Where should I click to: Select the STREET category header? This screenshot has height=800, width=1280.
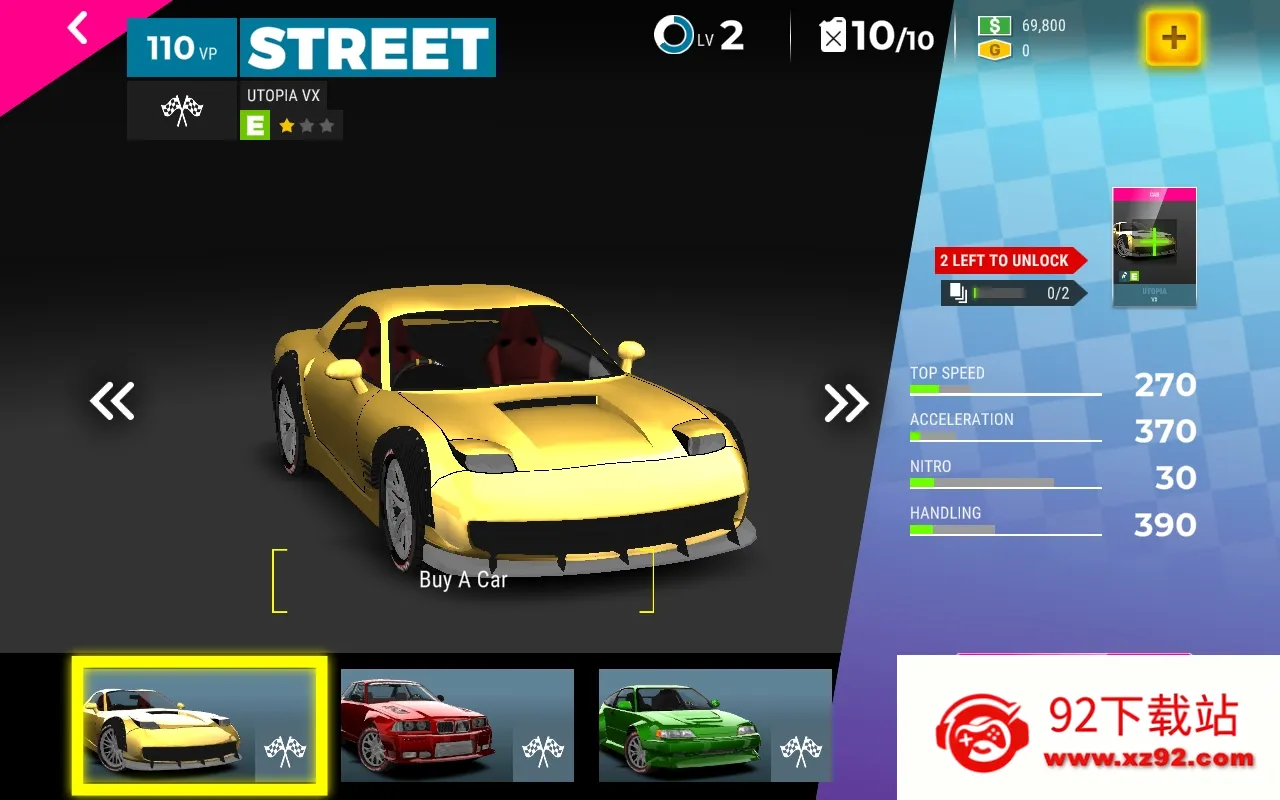367,46
